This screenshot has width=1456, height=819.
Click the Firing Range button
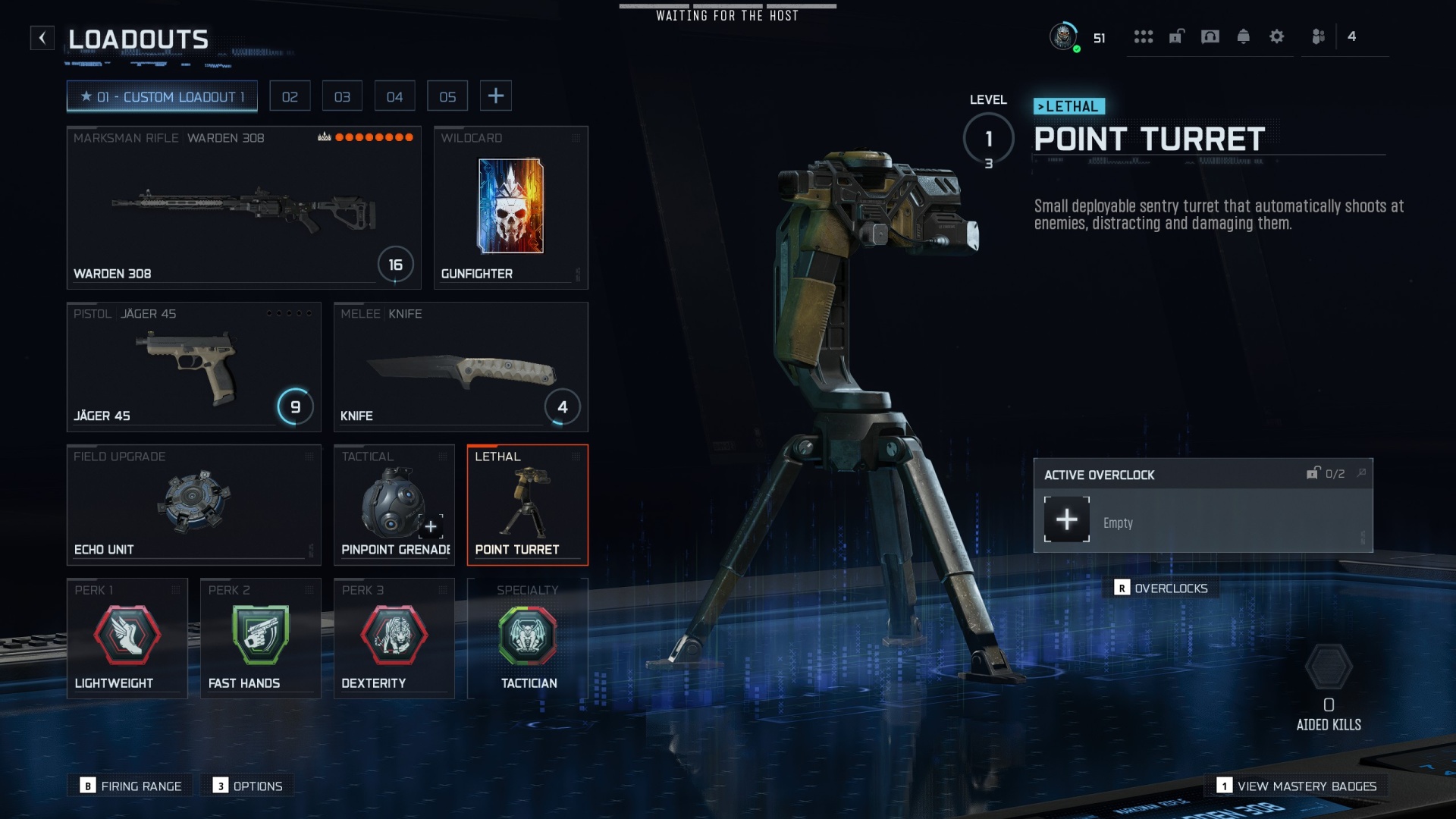(x=129, y=786)
